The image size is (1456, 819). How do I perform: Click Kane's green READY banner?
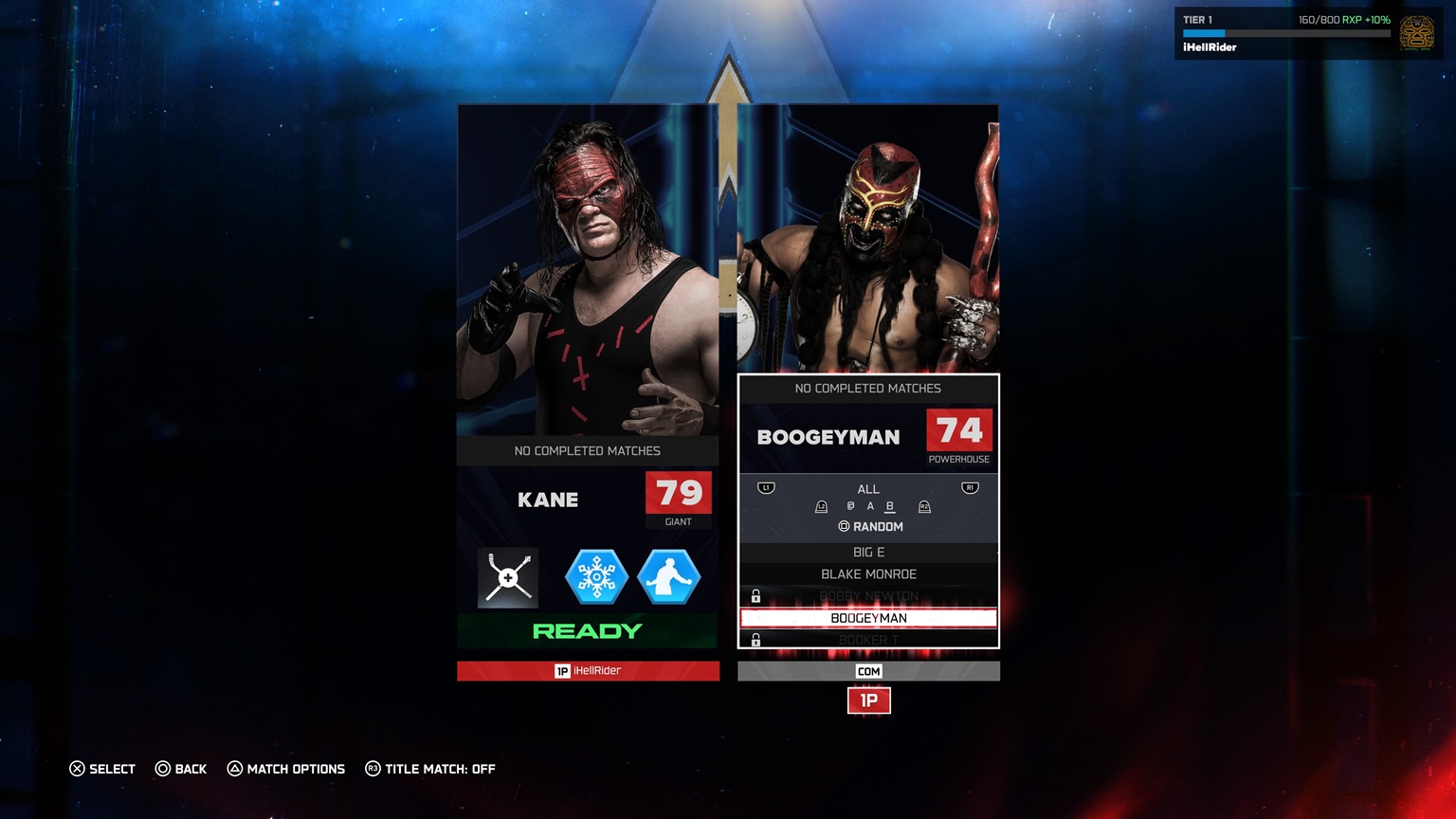point(588,631)
